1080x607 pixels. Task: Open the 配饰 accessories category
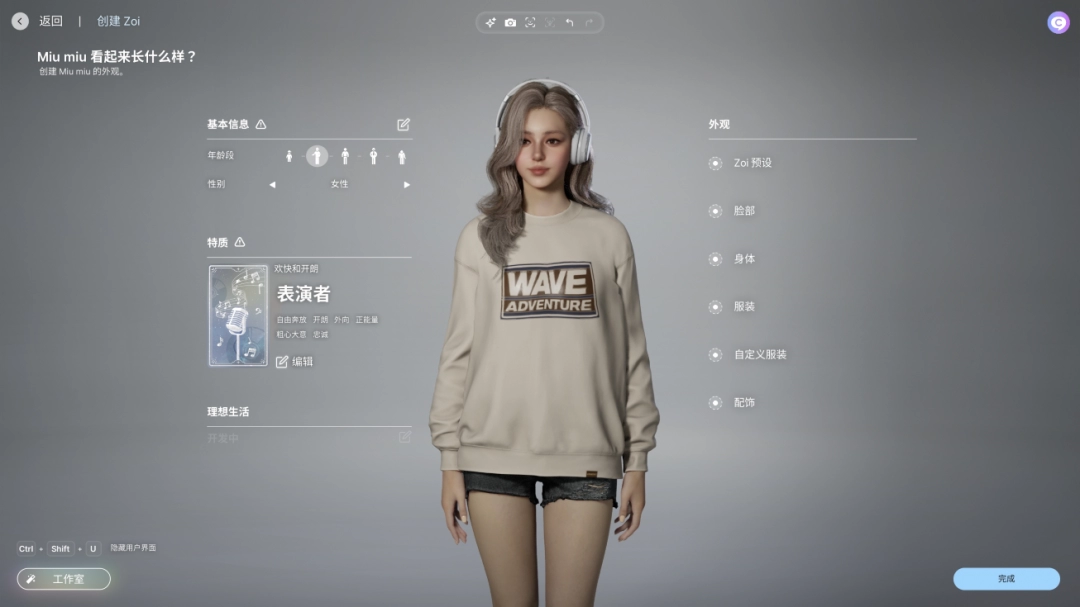point(744,403)
